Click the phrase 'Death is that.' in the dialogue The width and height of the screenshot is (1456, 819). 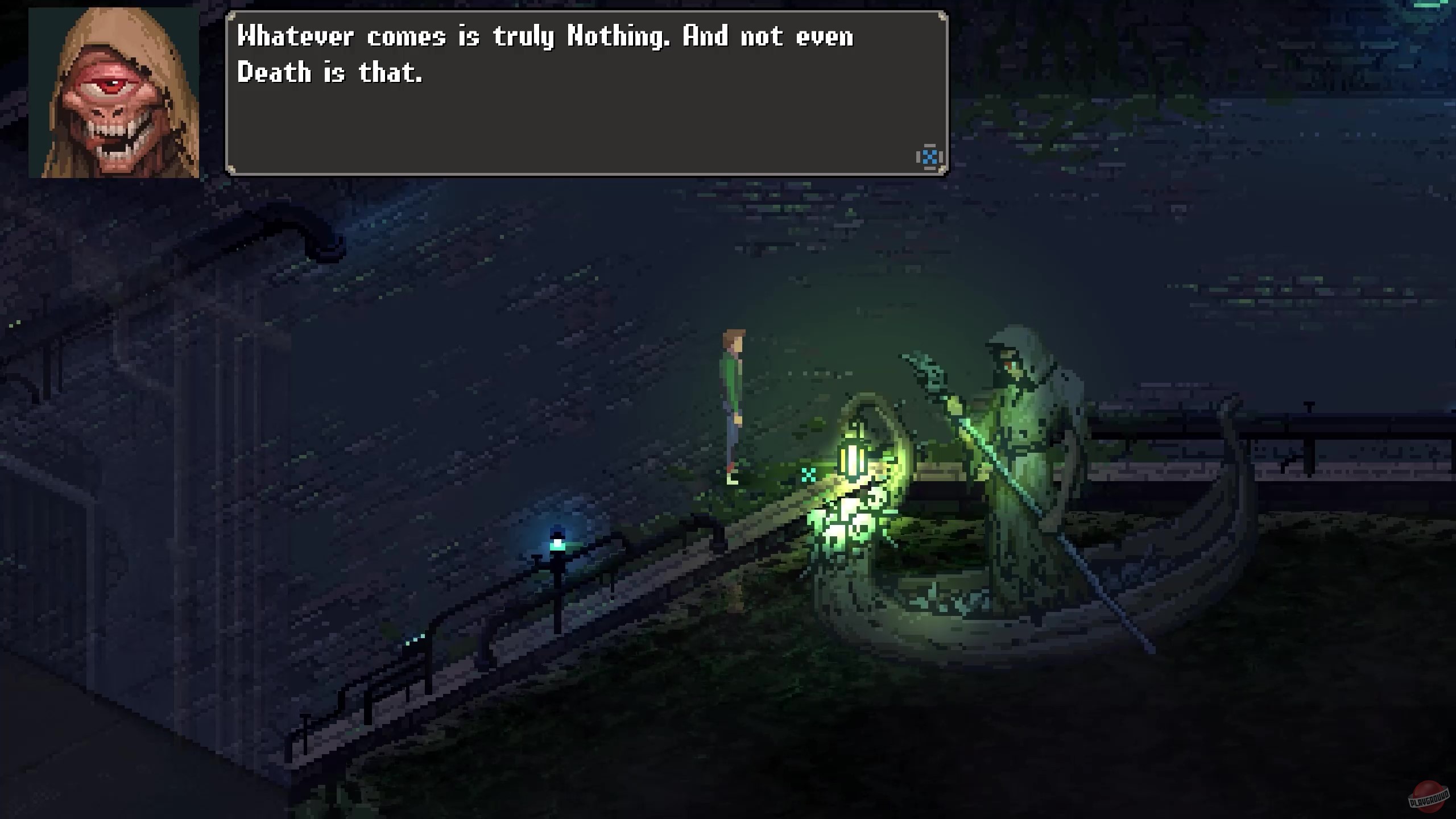(330, 72)
